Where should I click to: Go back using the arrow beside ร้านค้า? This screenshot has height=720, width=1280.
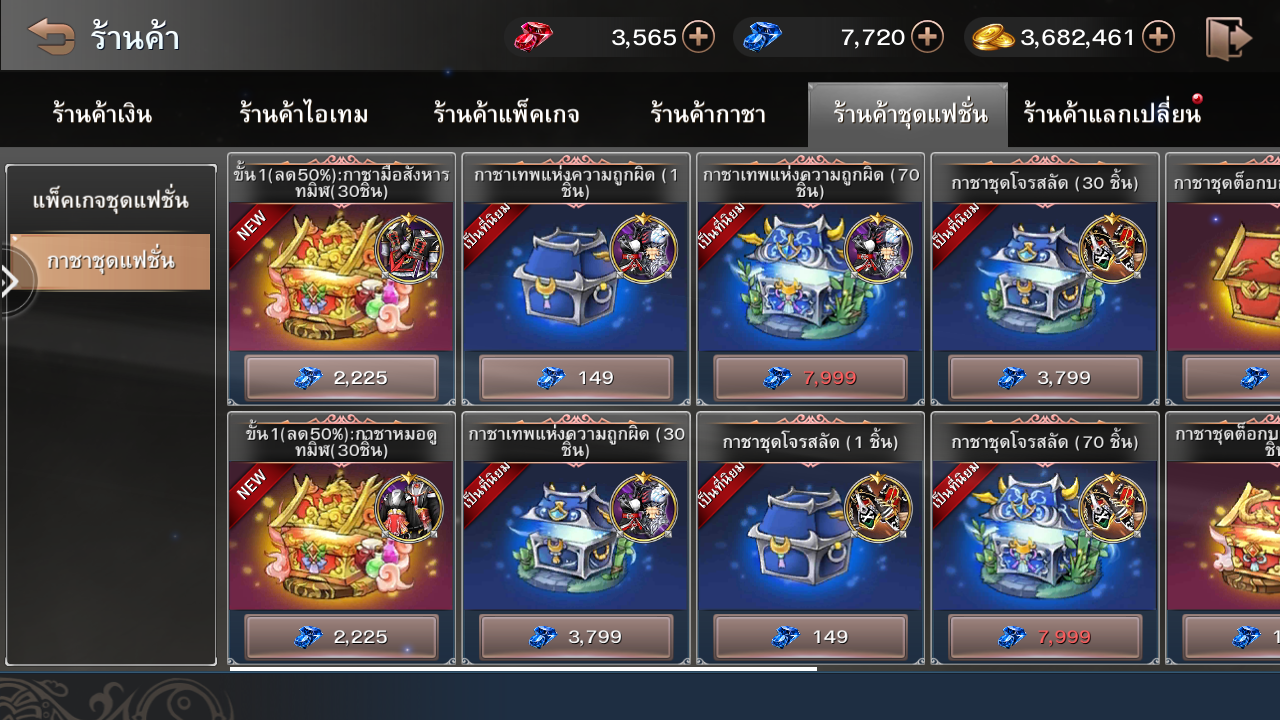51,37
